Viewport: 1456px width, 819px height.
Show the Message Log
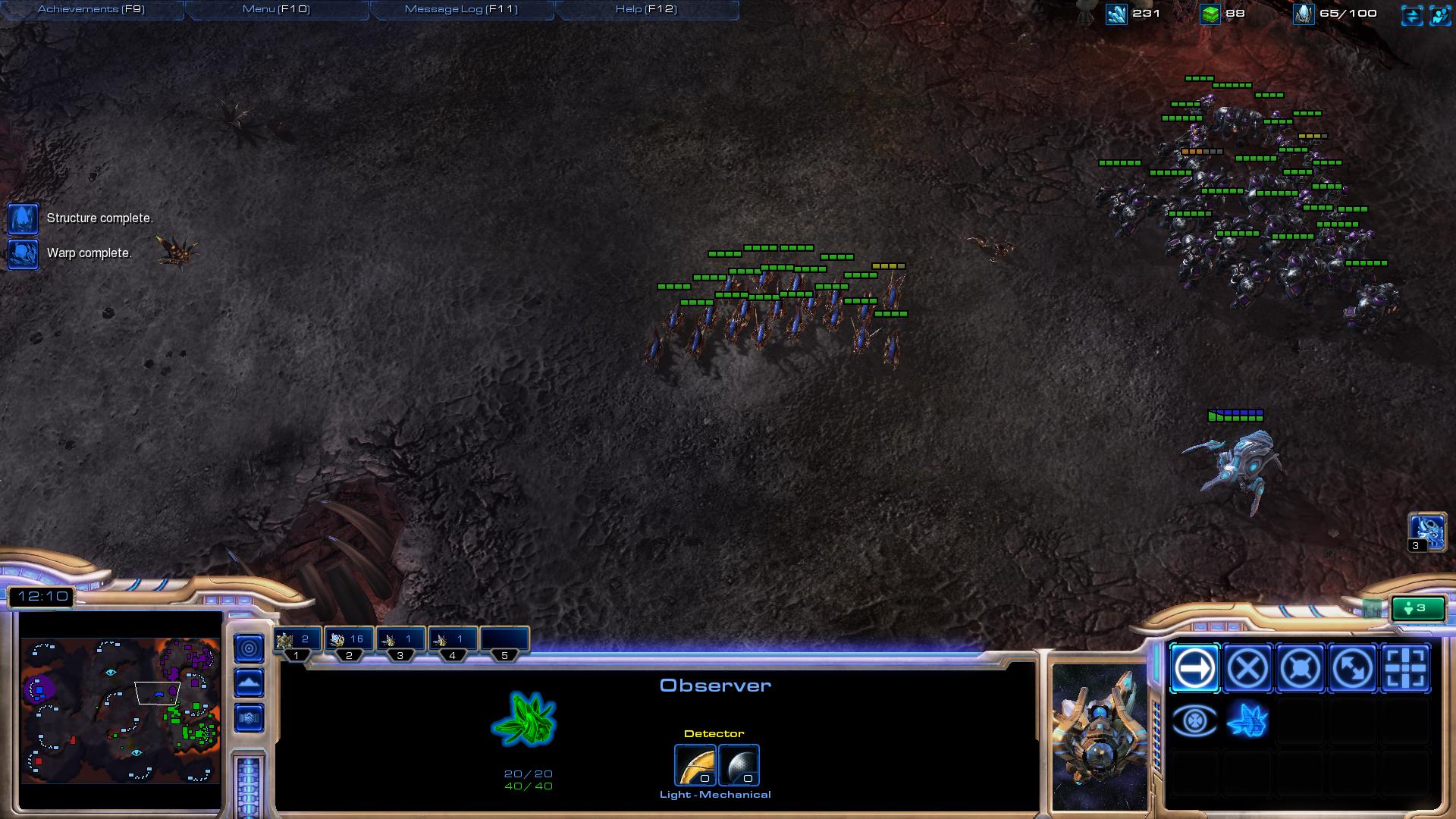461,9
